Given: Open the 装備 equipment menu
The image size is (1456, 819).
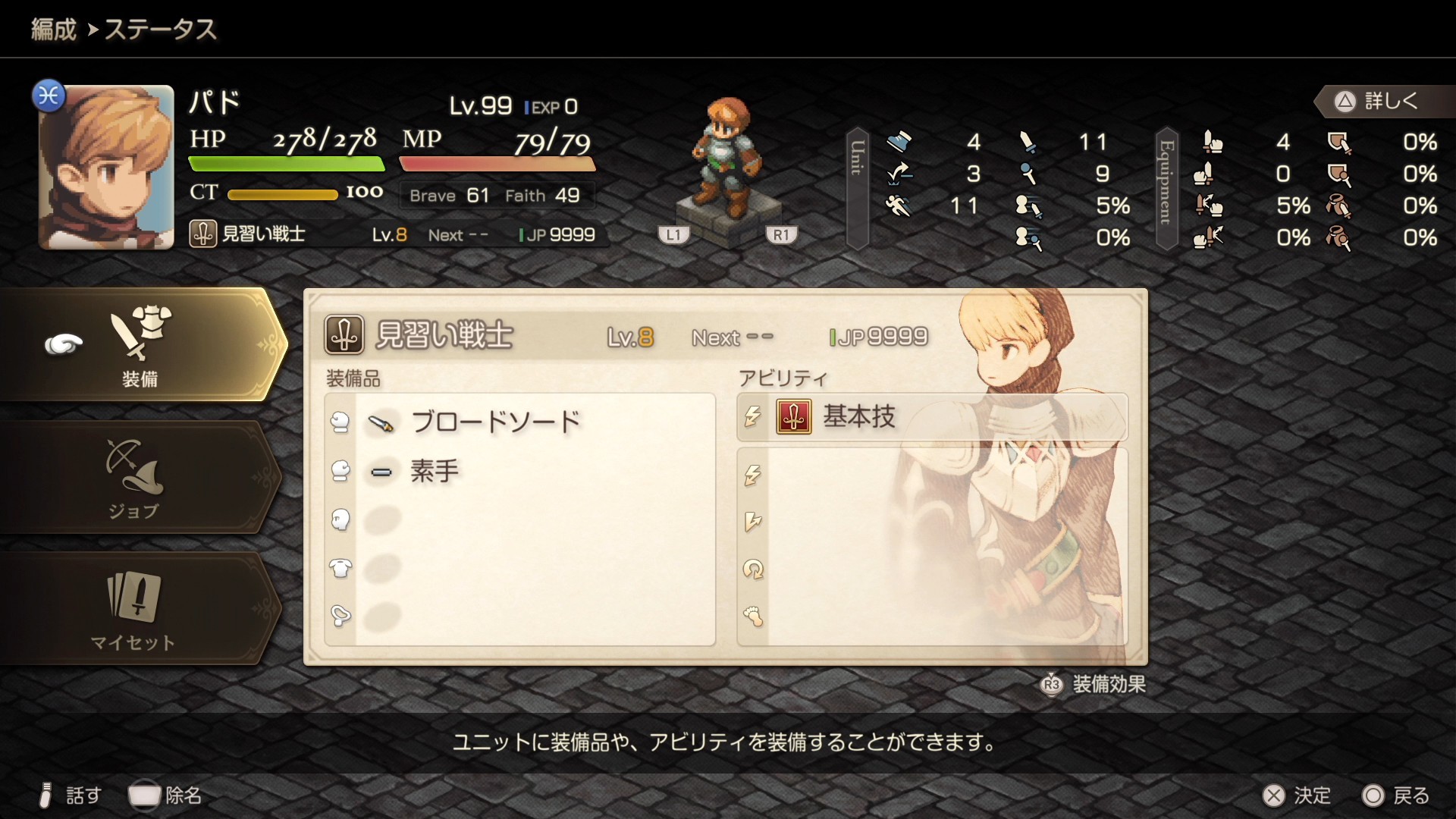Looking at the screenshot, I should (x=140, y=345).
